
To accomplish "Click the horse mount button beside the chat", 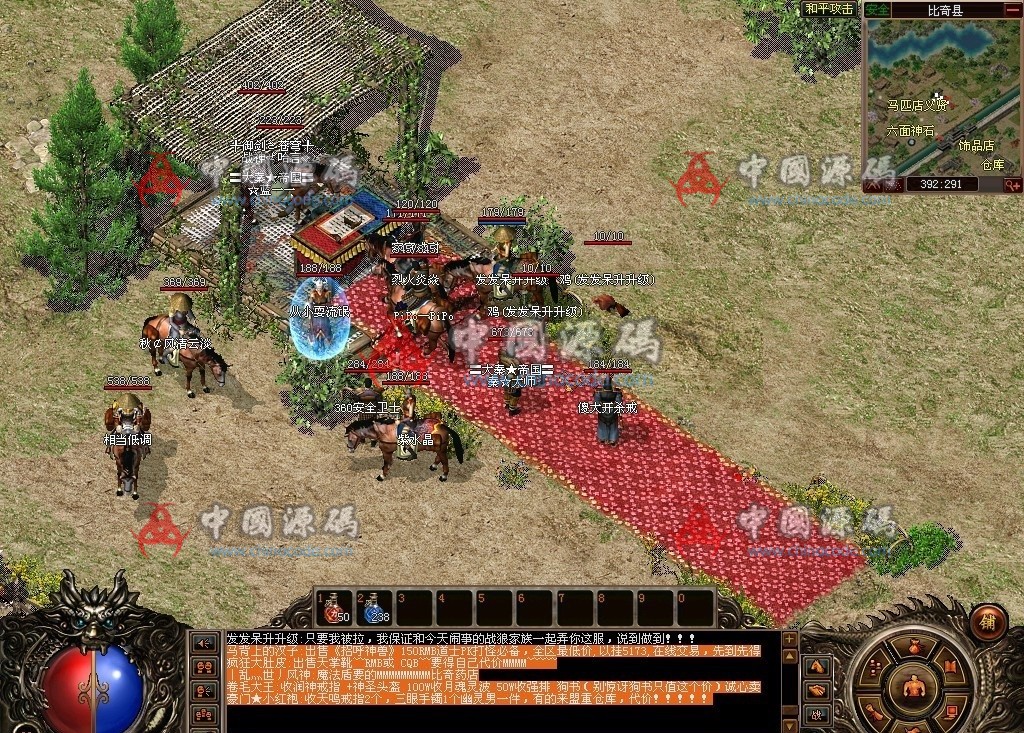I will click(817, 665).
